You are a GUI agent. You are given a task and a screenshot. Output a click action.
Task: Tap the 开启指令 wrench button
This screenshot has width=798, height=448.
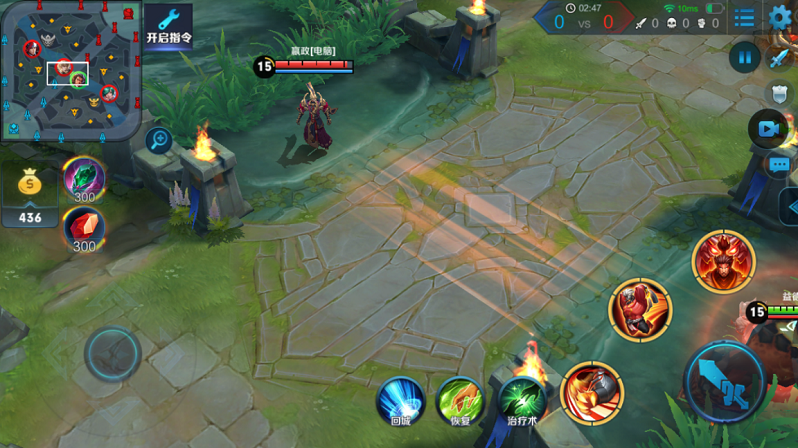pos(168,26)
